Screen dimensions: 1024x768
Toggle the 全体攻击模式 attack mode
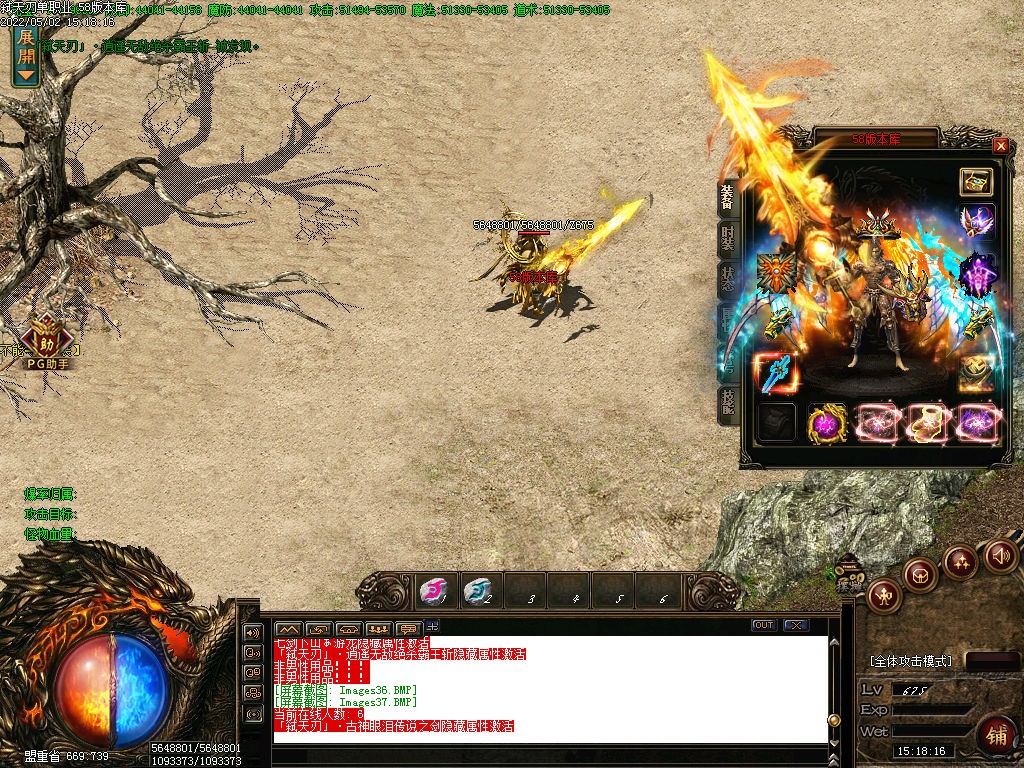(x=910, y=661)
